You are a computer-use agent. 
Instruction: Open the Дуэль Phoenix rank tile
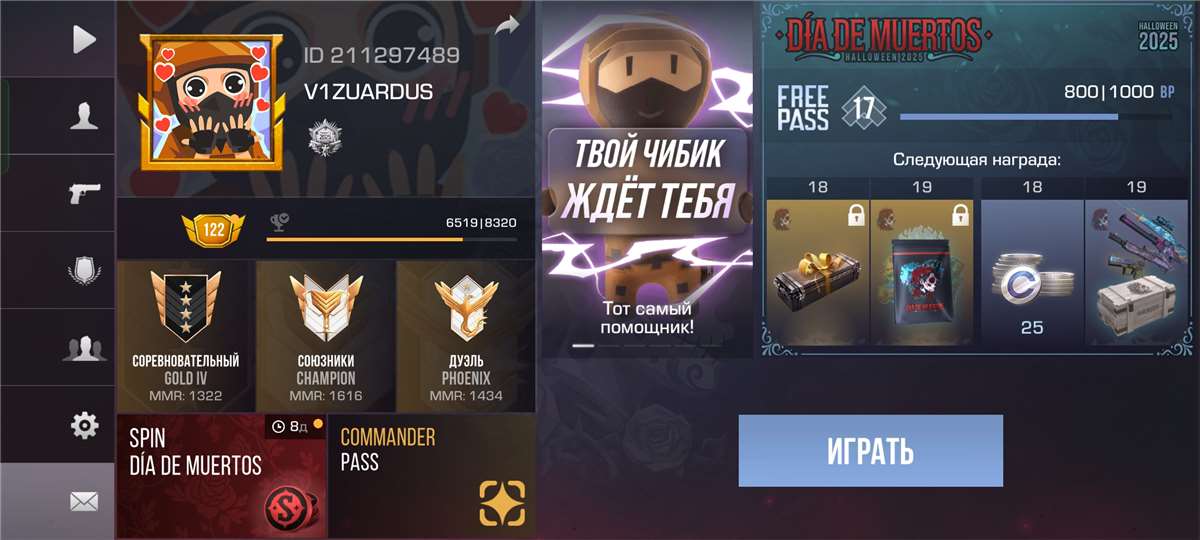pos(466,336)
